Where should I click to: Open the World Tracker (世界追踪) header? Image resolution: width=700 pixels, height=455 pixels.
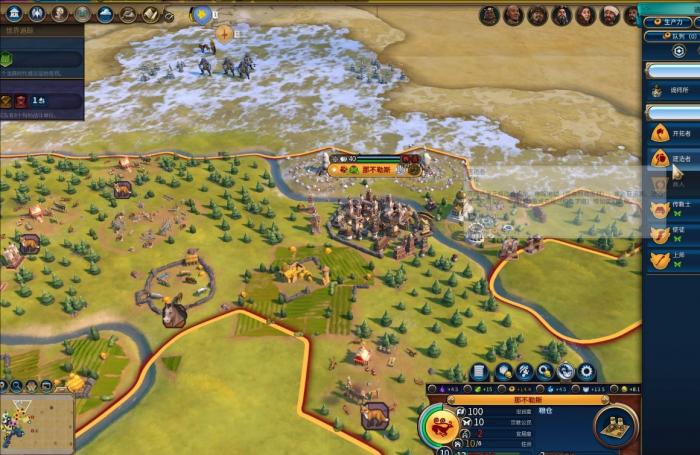tap(40, 32)
